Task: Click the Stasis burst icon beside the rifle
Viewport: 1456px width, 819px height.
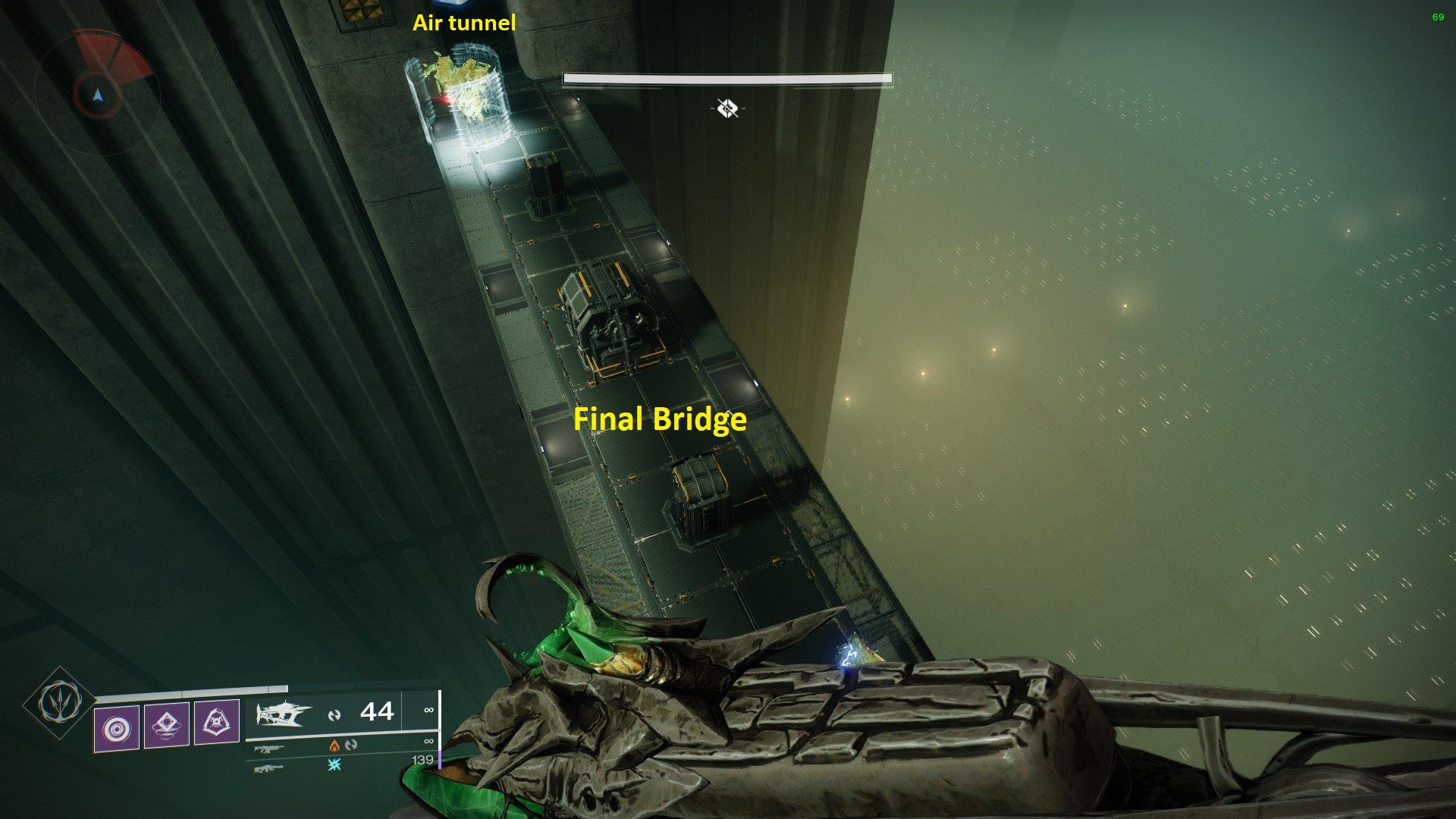Action: (x=335, y=765)
